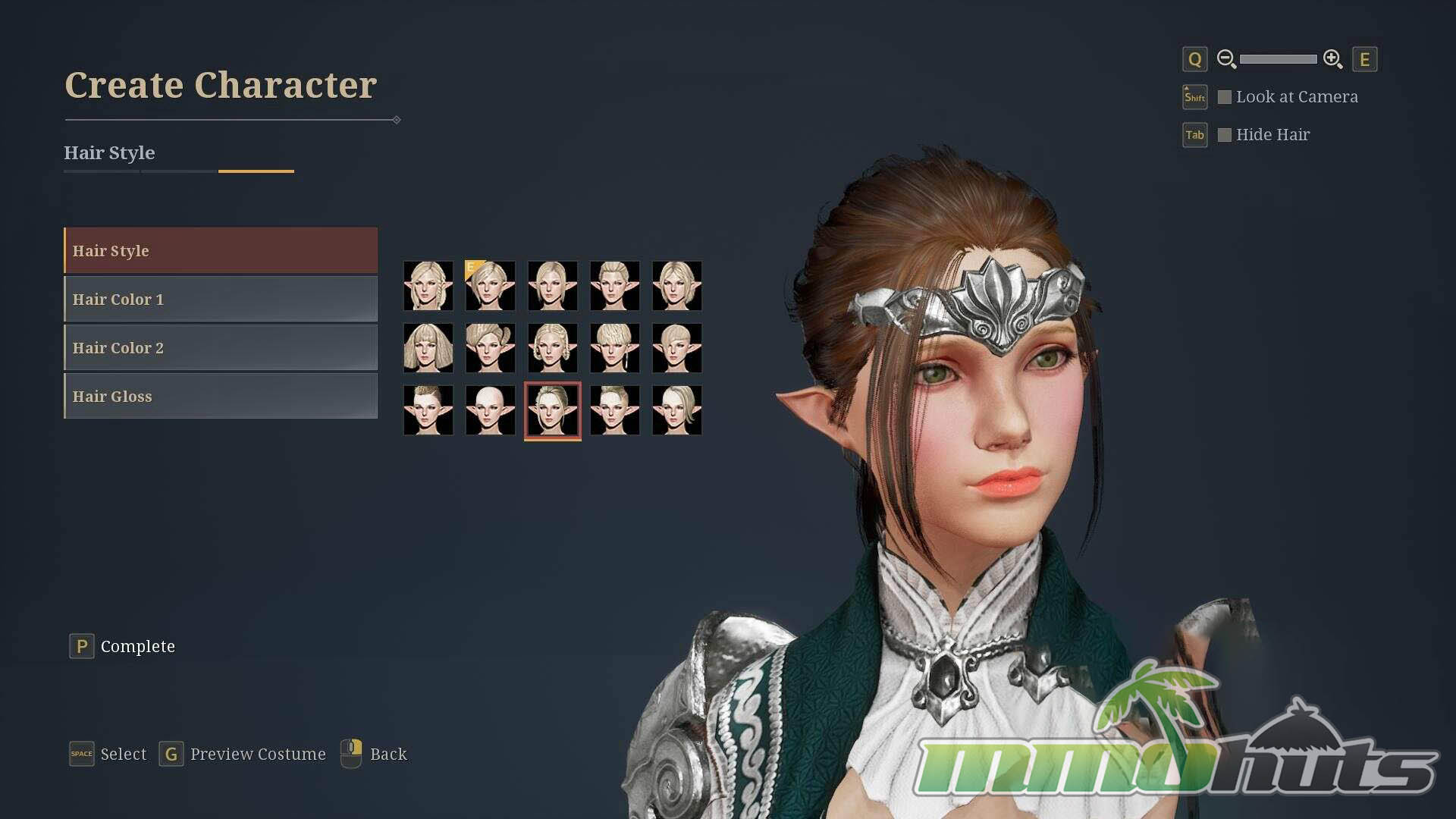
Task: Choose the hairstyle marked with the E badge
Action: pyautogui.click(x=491, y=286)
